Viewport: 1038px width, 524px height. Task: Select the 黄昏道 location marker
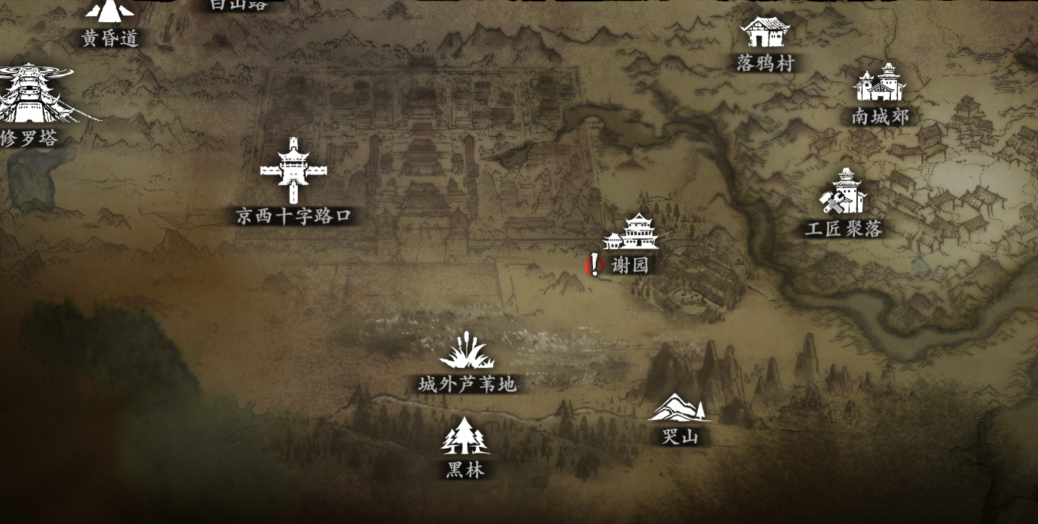[x=109, y=14]
